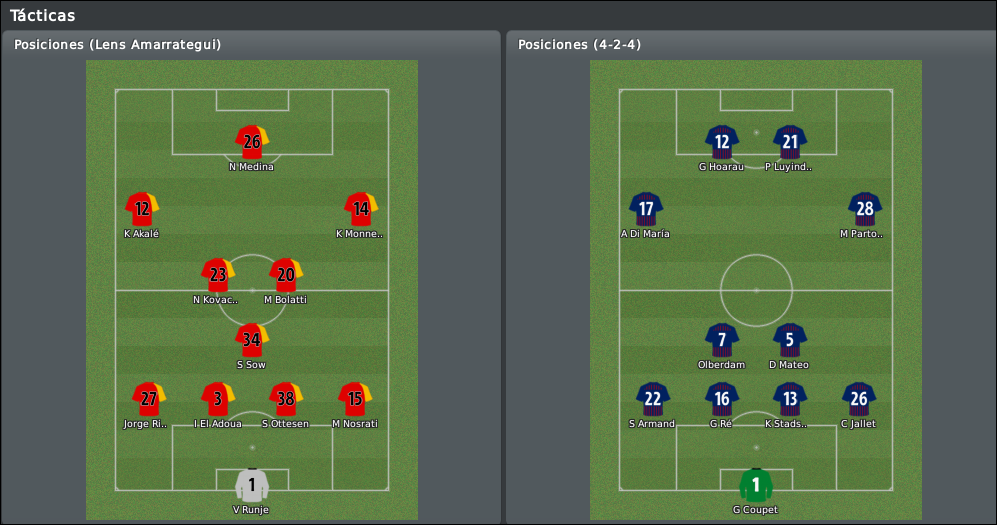Select G Hoarau's number 12 blue shirt
The image size is (997, 525).
(x=722, y=142)
